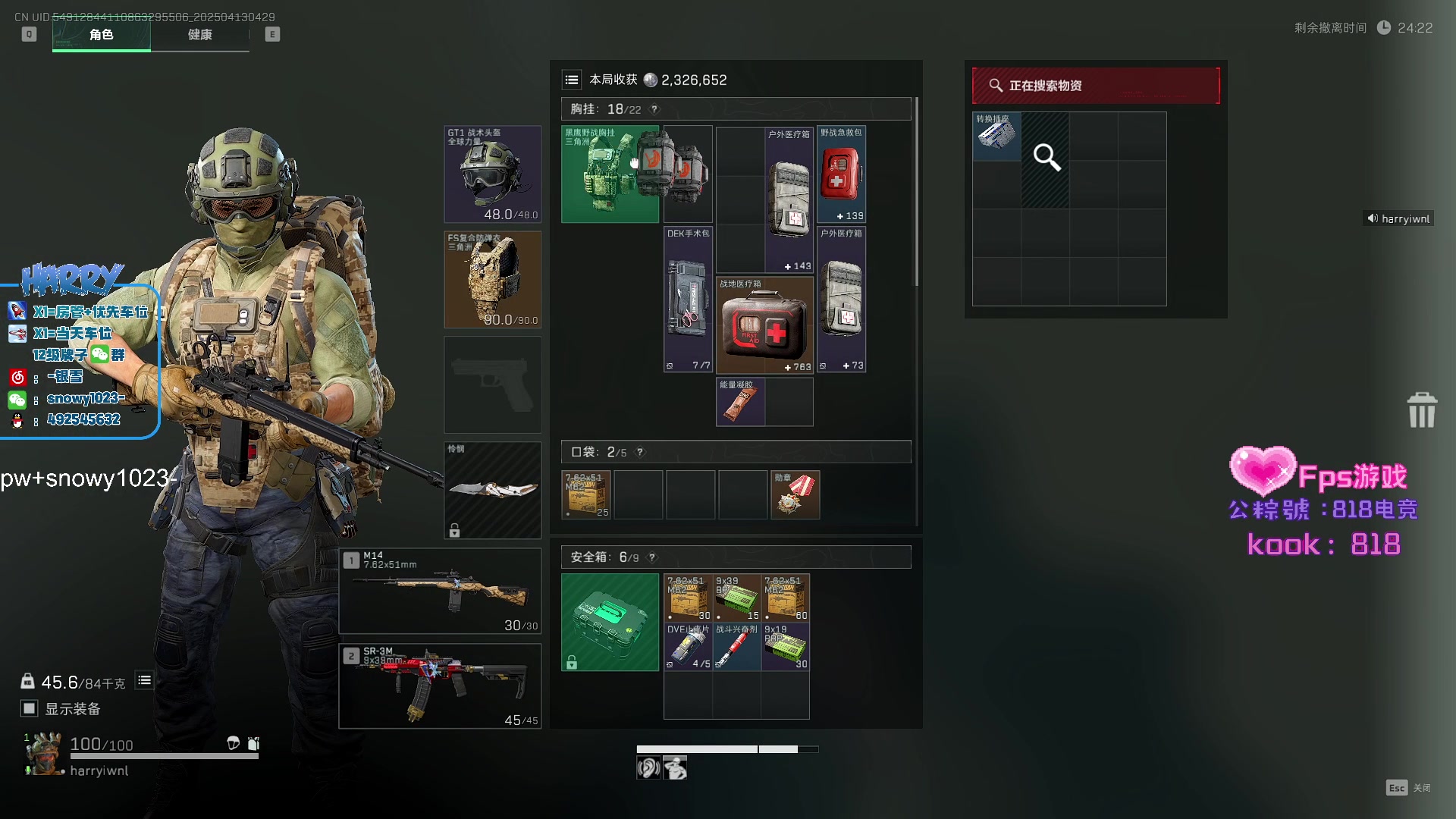The image size is (1456, 819).
Task: Select the FS composite body armor slot
Action: click(x=492, y=279)
